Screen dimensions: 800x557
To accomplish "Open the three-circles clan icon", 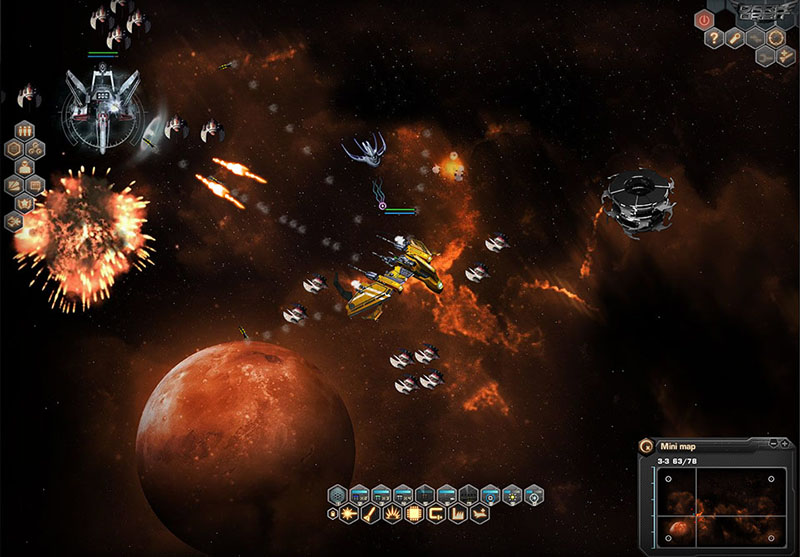I will (x=36, y=148).
